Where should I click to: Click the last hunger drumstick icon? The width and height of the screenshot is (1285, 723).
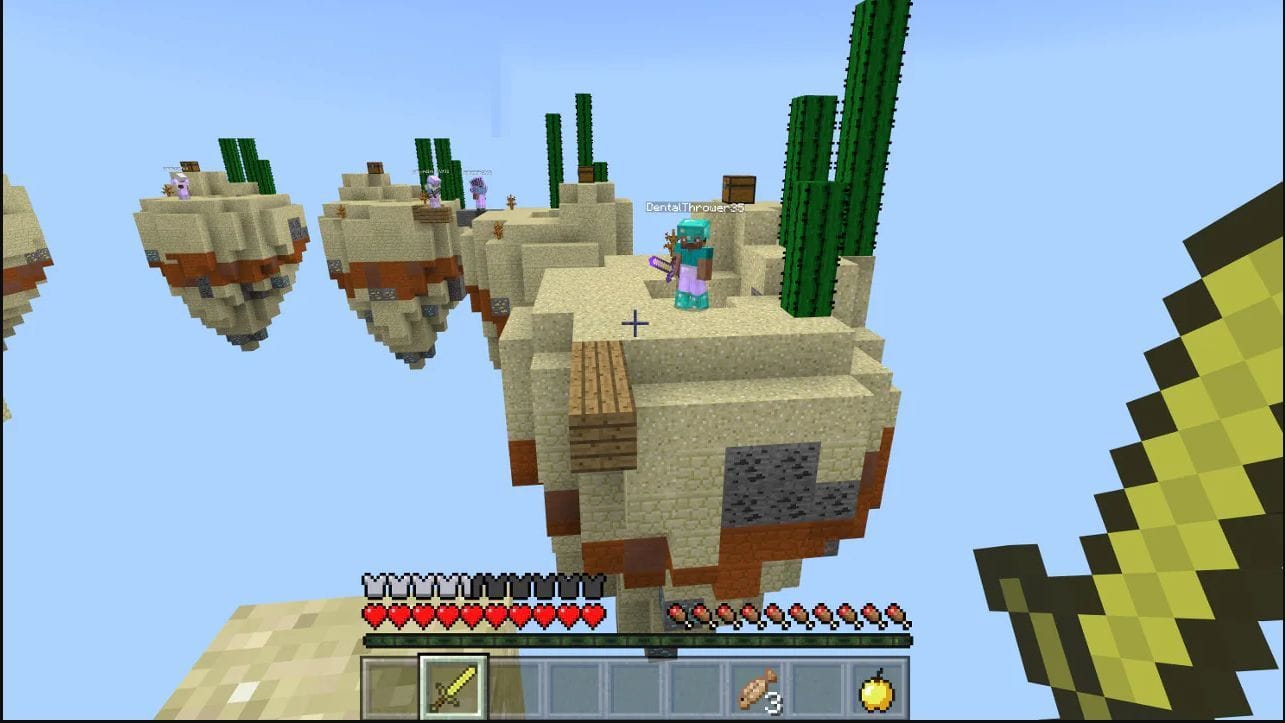pos(899,613)
